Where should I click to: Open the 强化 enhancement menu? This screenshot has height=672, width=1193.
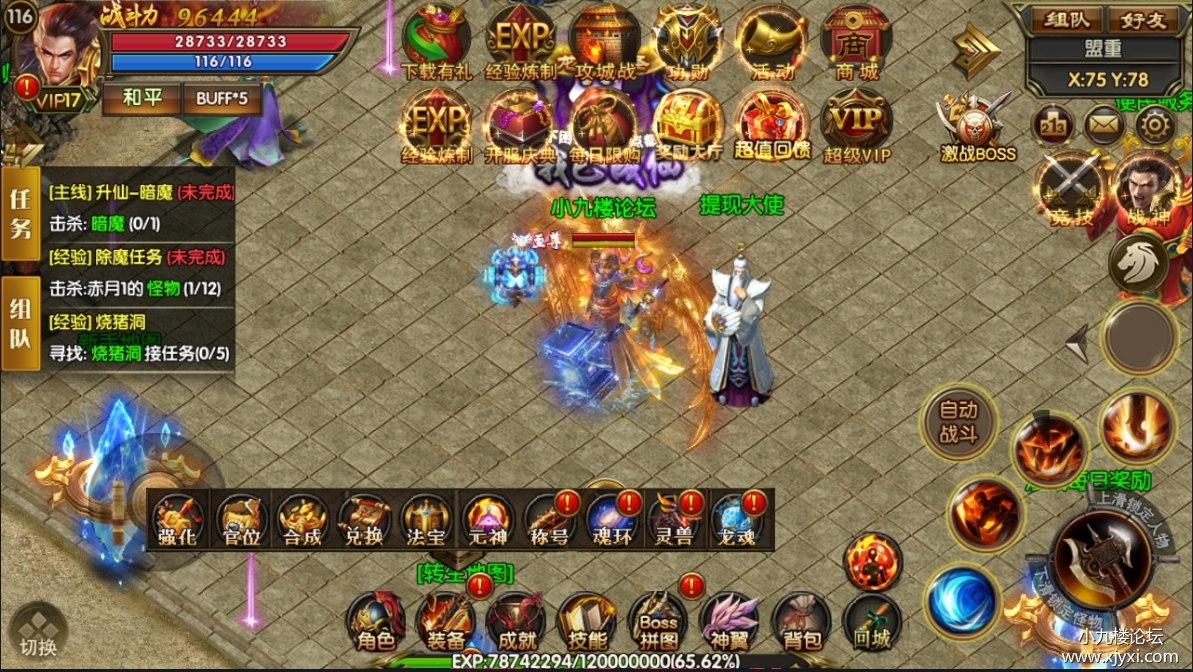coord(179,520)
